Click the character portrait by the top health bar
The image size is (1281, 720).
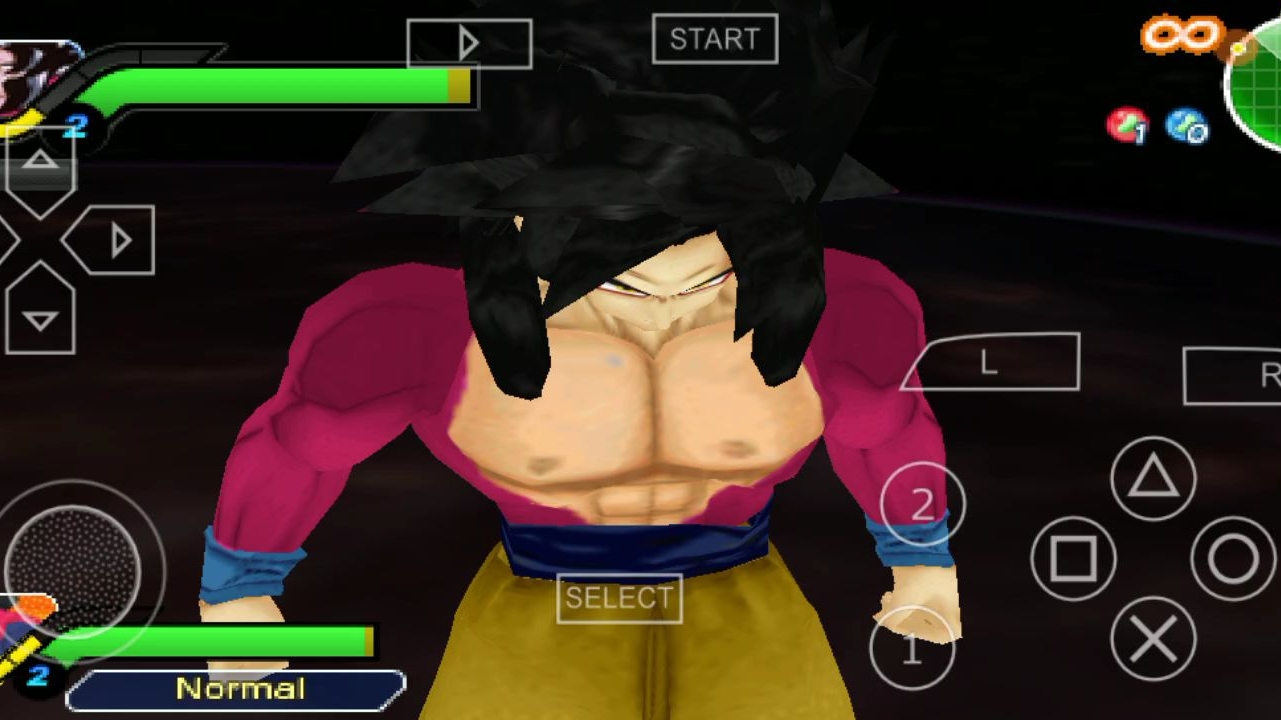coord(35,80)
